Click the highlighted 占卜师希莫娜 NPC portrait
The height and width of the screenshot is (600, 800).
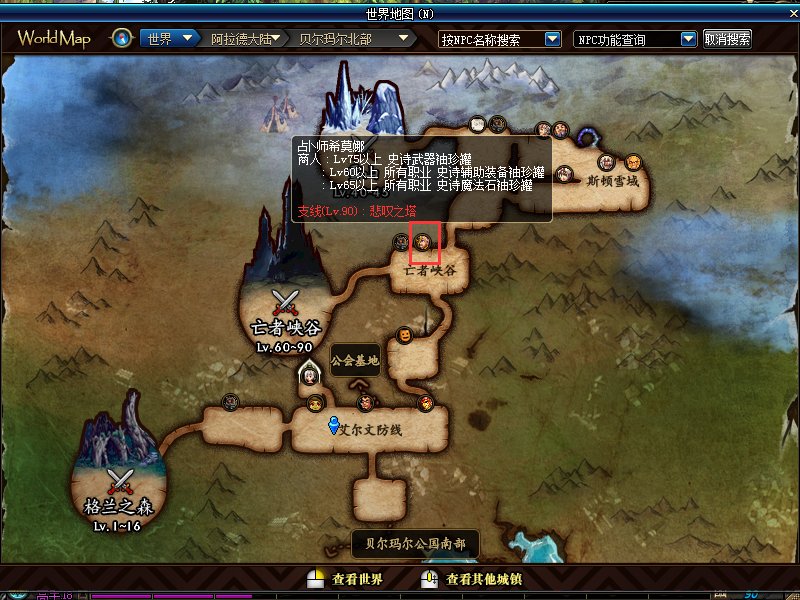point(424,242)
